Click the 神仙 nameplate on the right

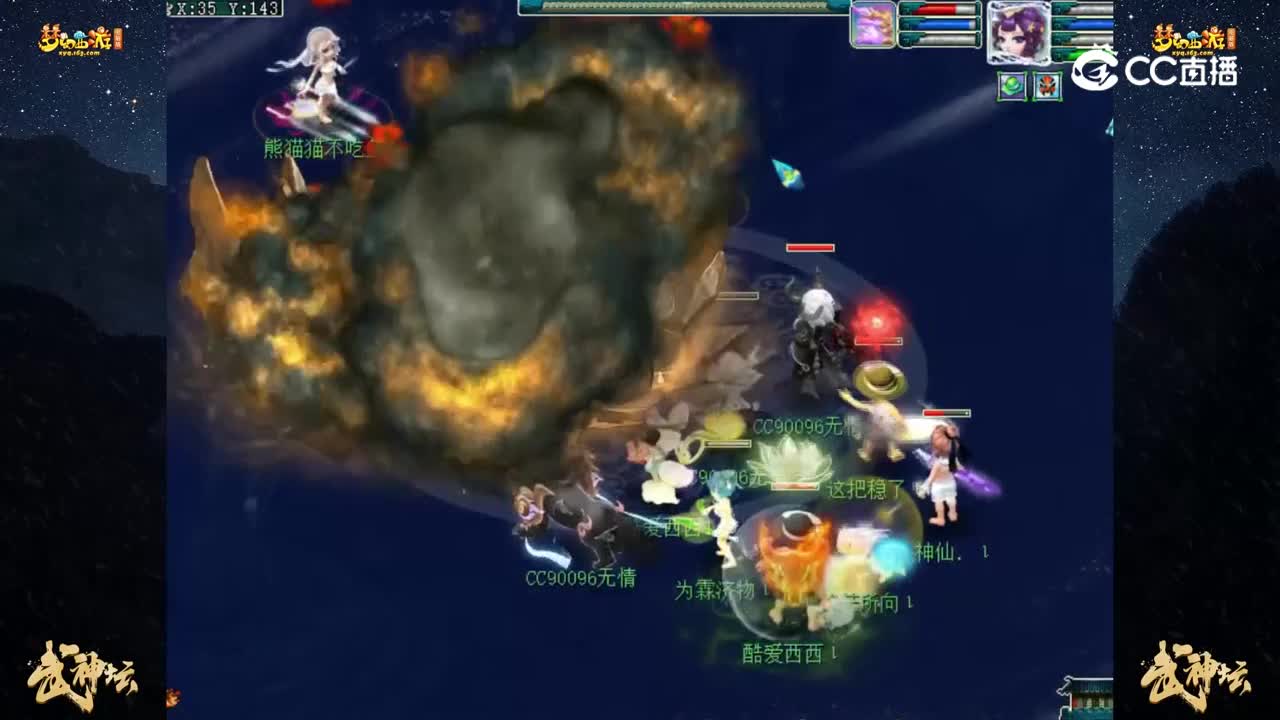pos(934,551)
